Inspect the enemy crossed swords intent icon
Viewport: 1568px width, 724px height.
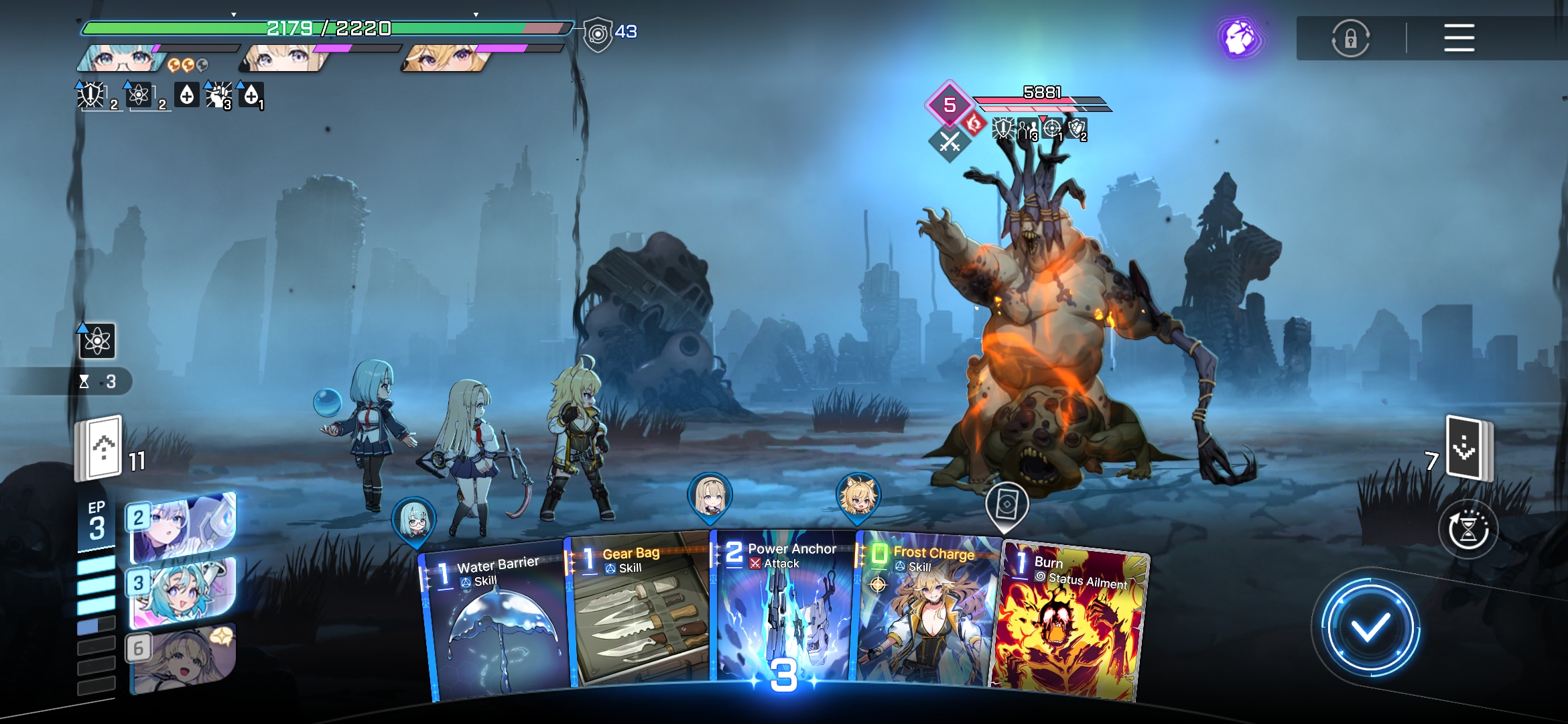[950, 141]
